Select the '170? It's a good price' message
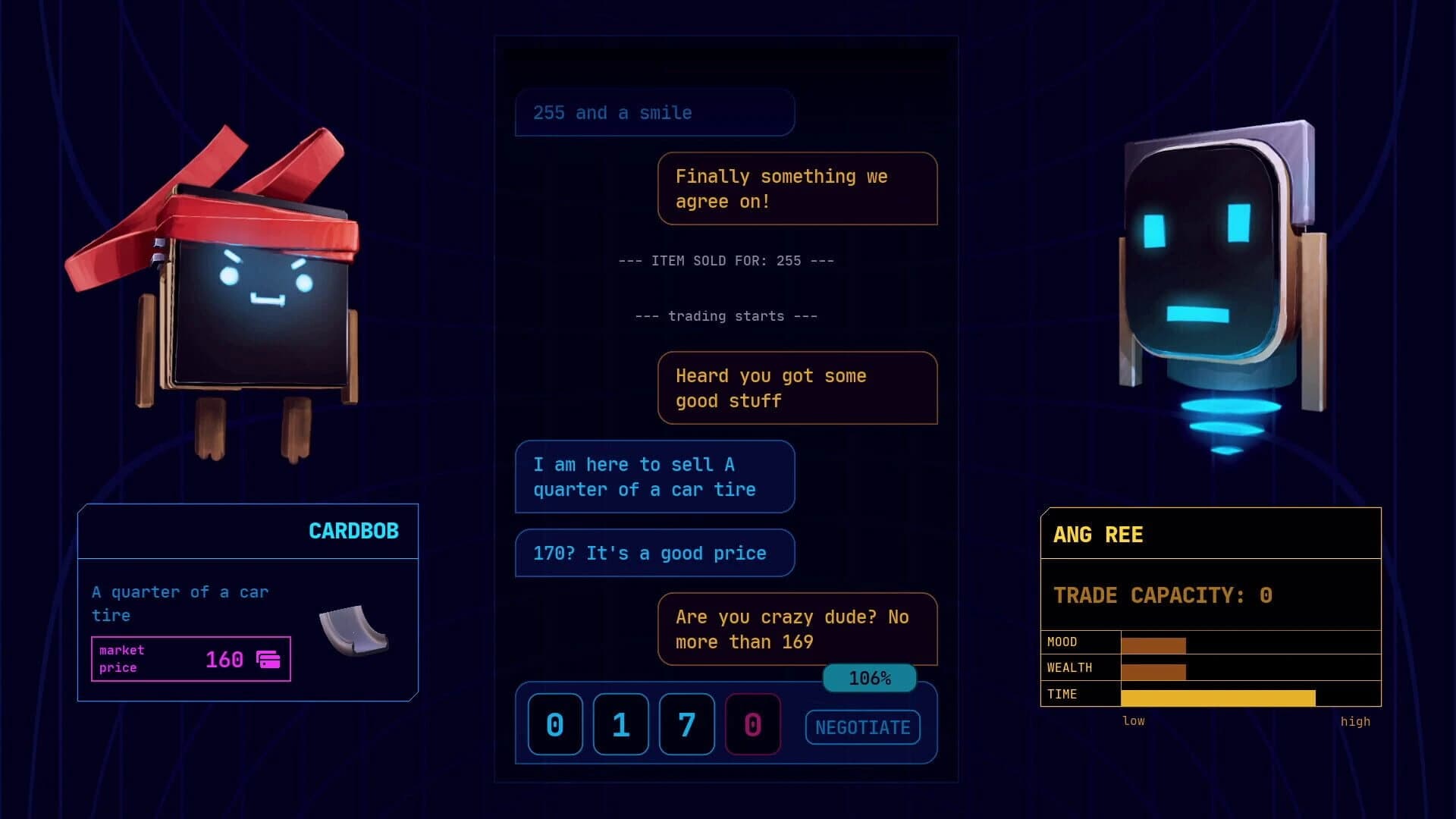Screen dimensions: 1456x819 654,553
